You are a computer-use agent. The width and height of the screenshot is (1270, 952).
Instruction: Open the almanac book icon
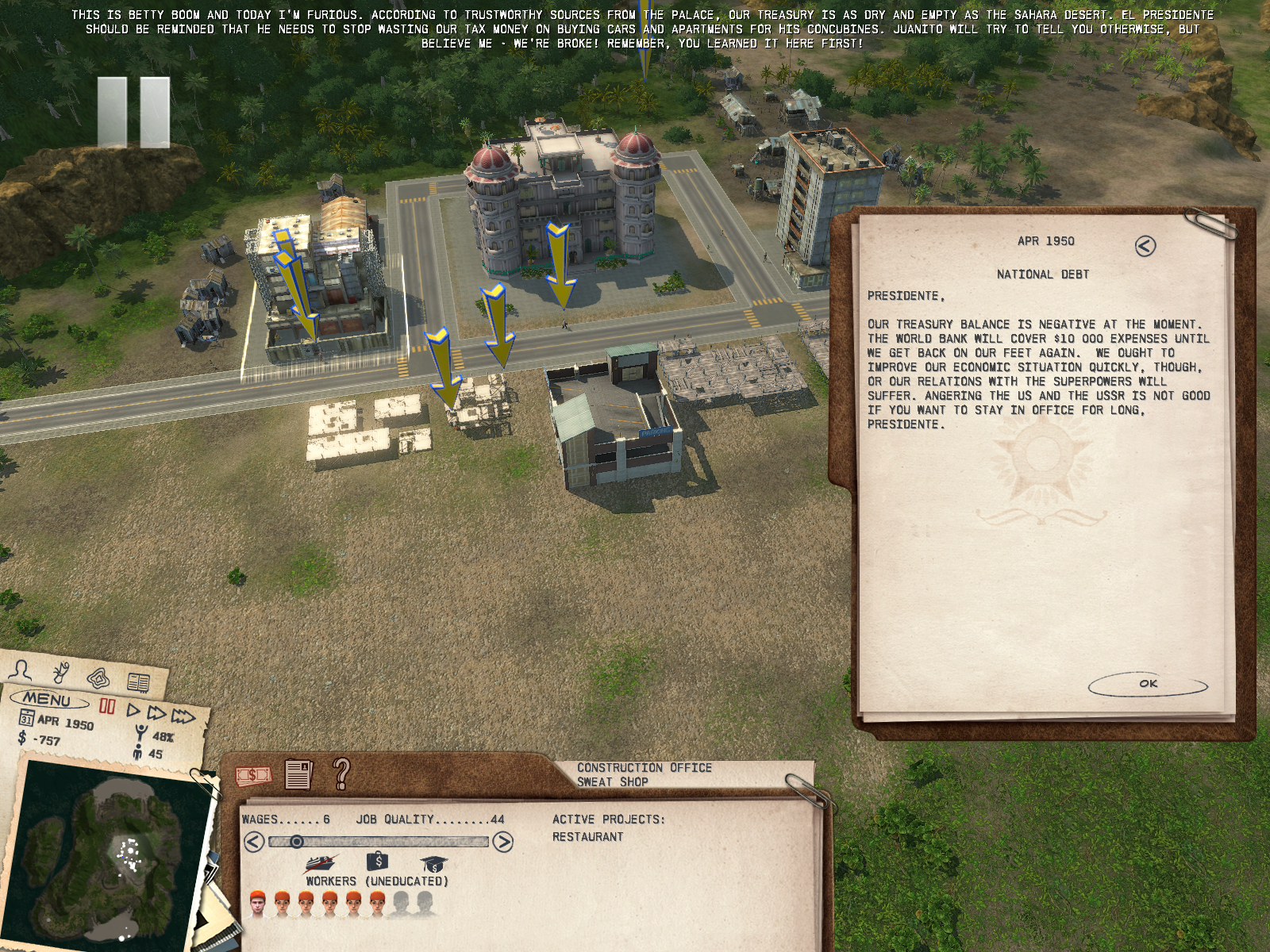click(139, 682)
